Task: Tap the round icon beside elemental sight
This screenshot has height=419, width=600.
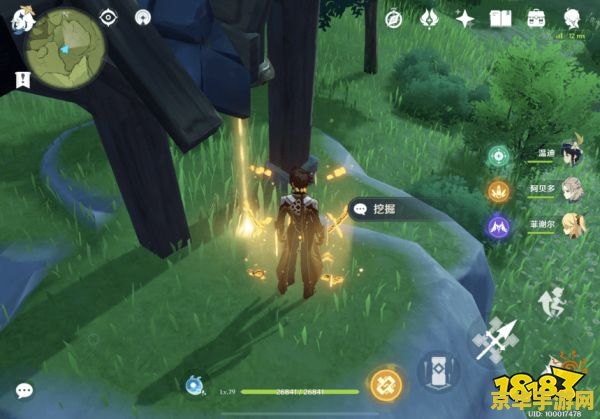Action: click(143, 17)
